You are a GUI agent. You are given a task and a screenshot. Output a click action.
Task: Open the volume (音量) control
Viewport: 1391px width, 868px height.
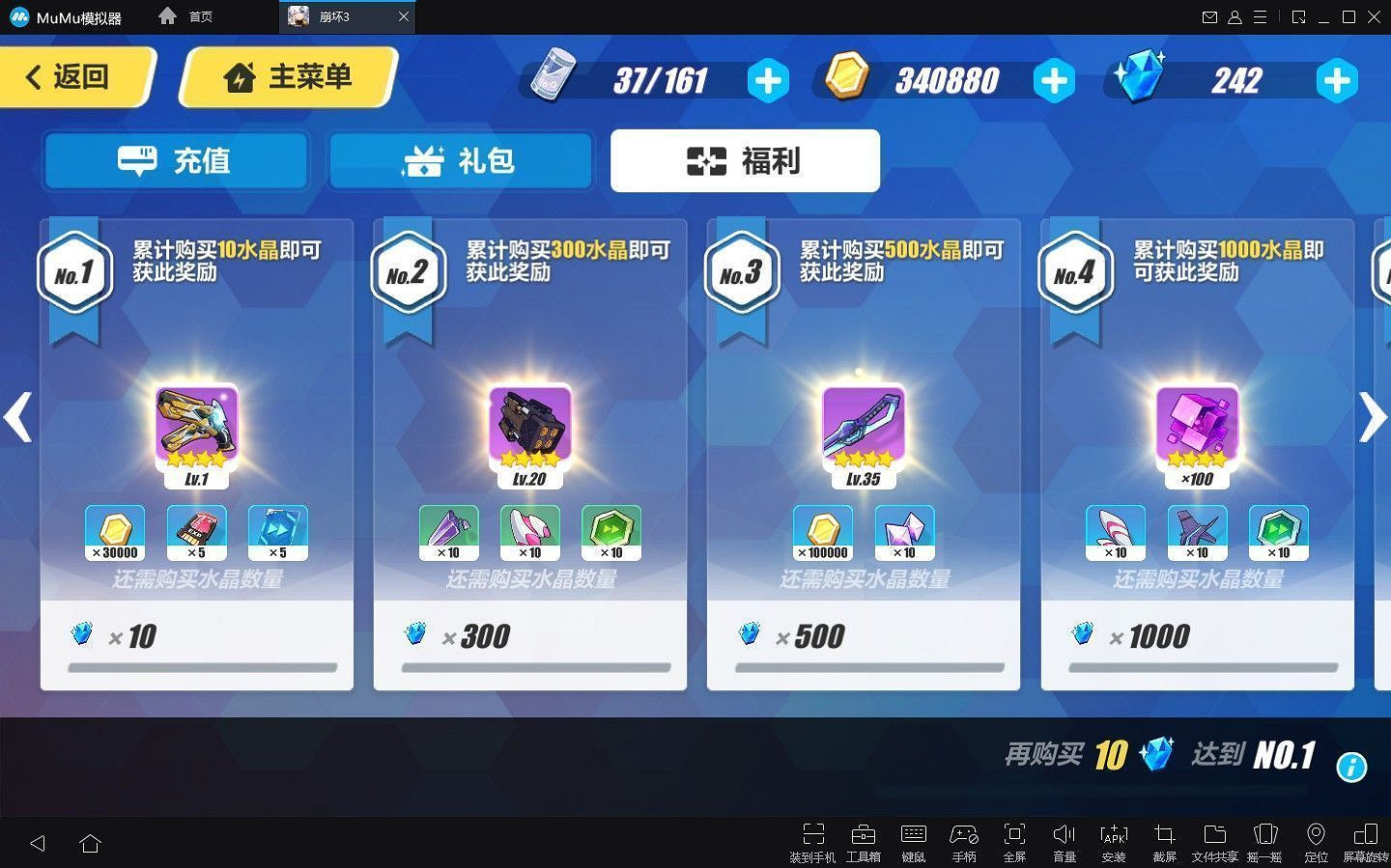(x=1064, y=838)
